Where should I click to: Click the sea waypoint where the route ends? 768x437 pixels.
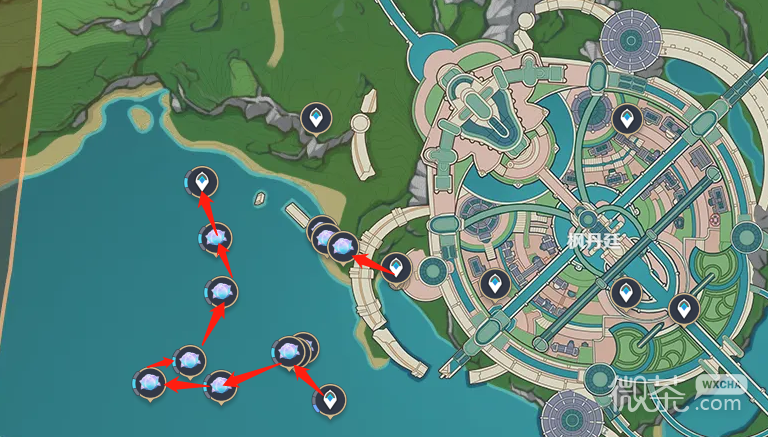coord(203,183)
